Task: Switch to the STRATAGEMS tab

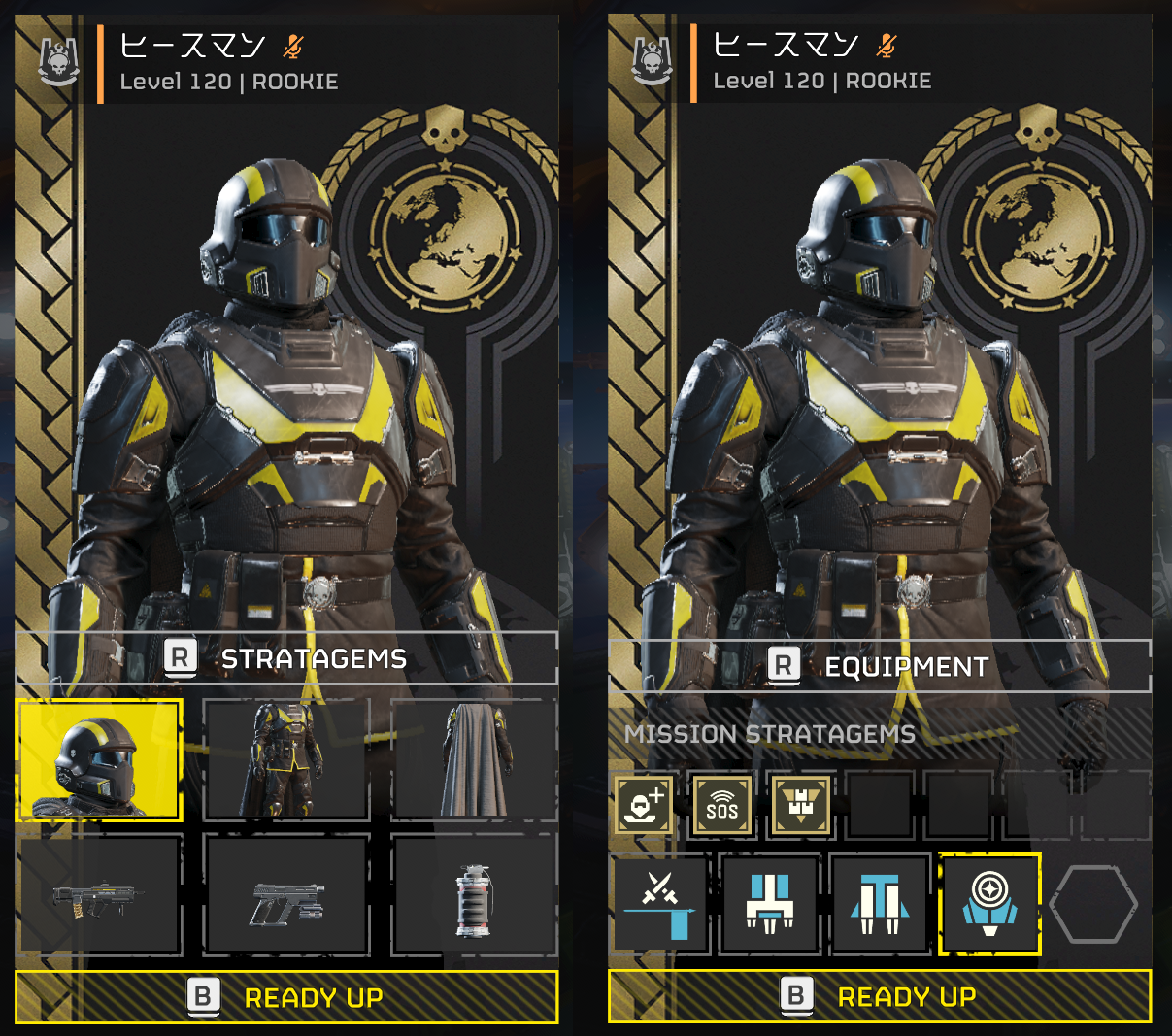Action: click(x=287, y=658)
